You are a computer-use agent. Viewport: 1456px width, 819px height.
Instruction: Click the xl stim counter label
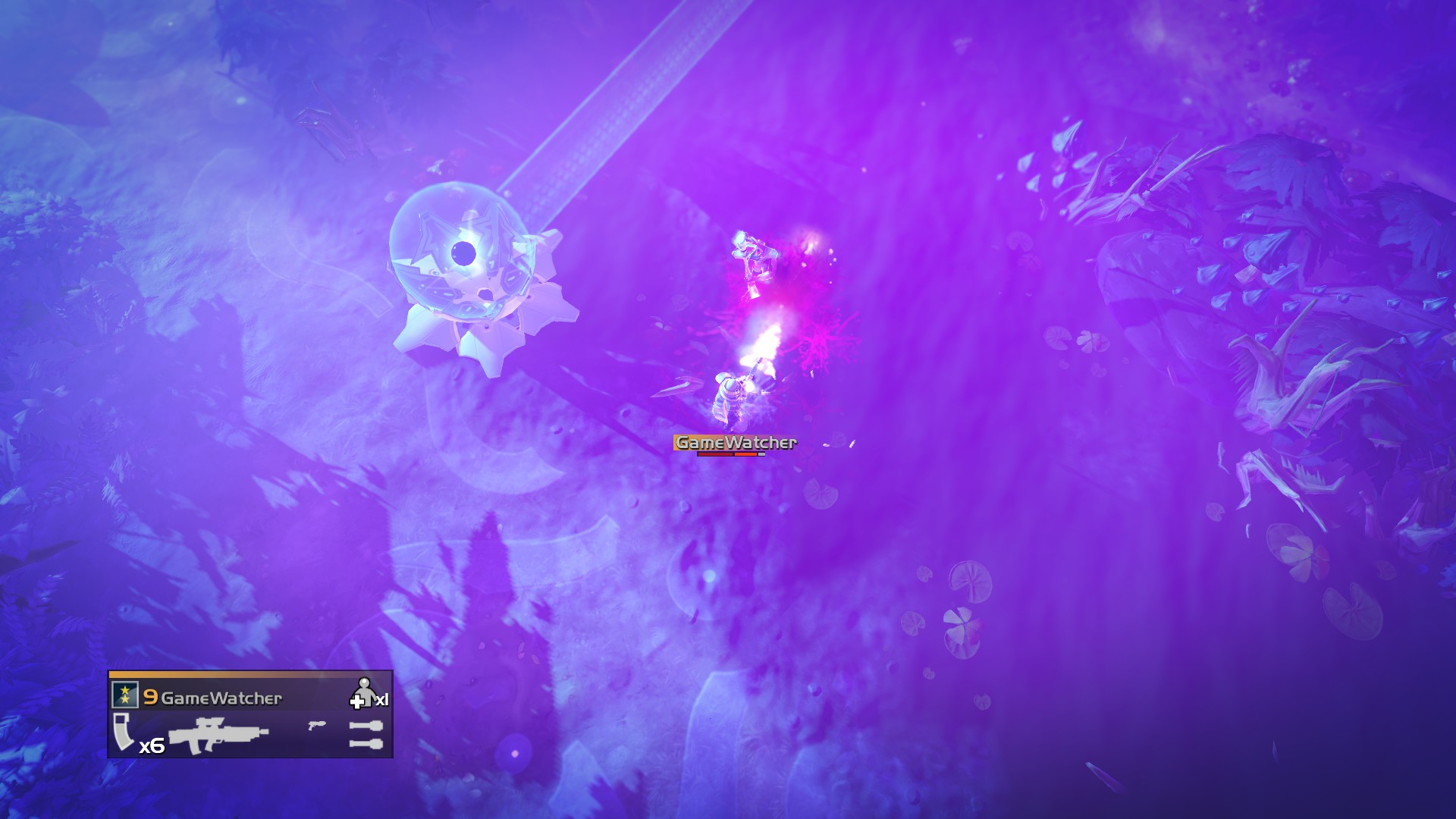pos(381,700)
